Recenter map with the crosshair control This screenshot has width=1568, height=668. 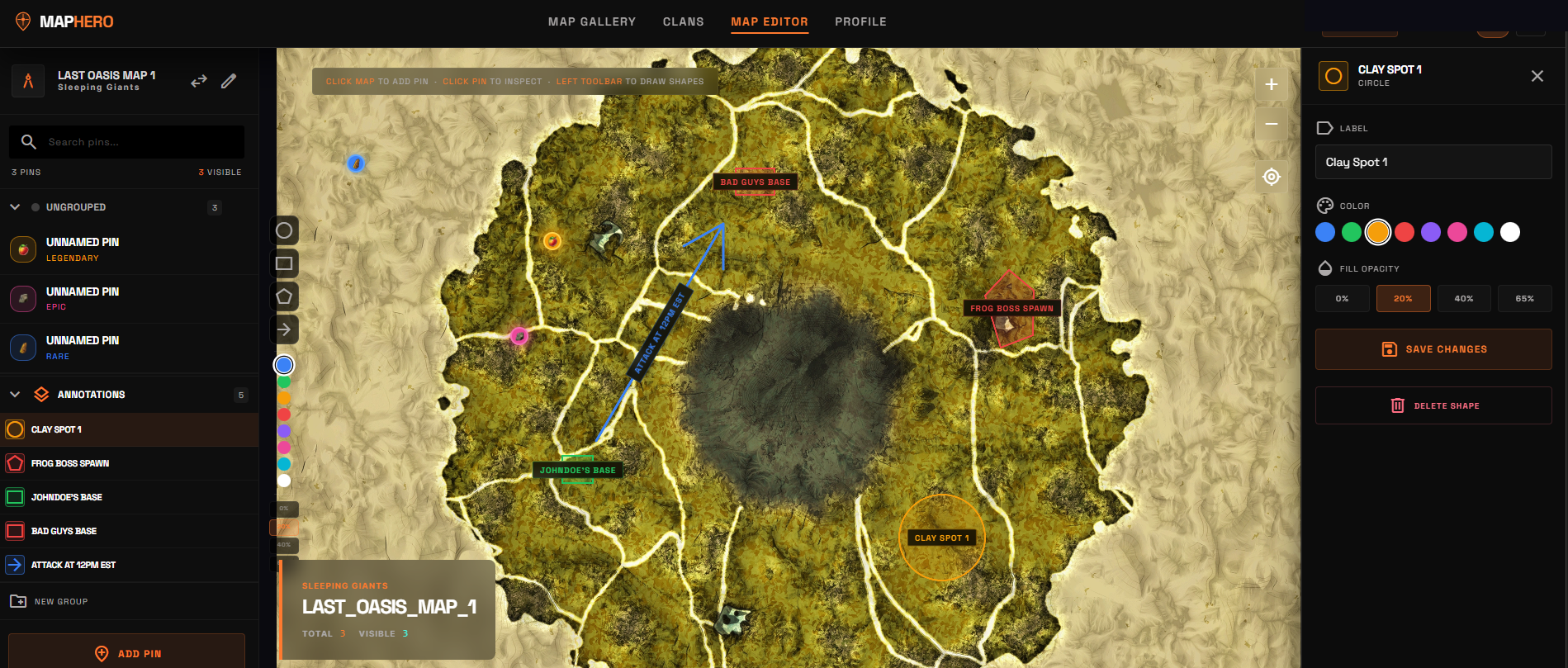coord(1271,176)
